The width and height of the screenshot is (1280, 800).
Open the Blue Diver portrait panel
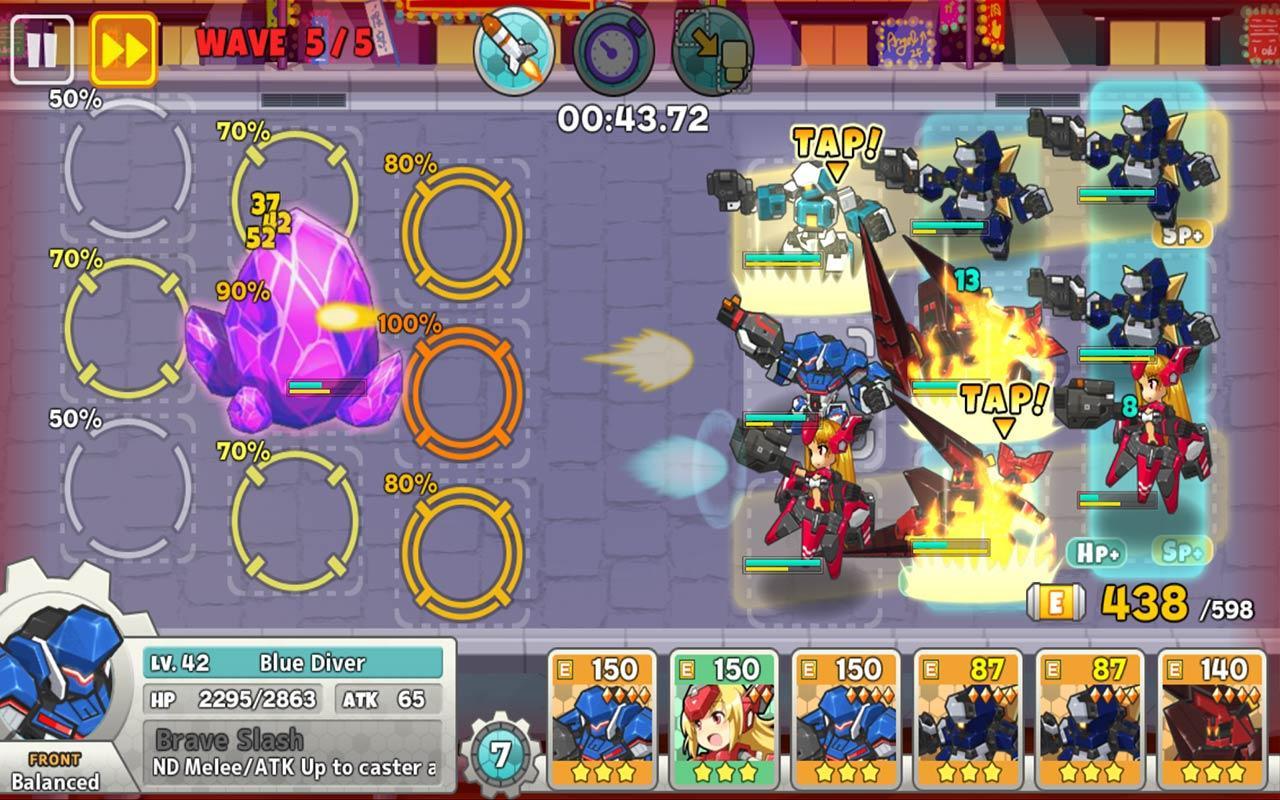pos(60,690)
